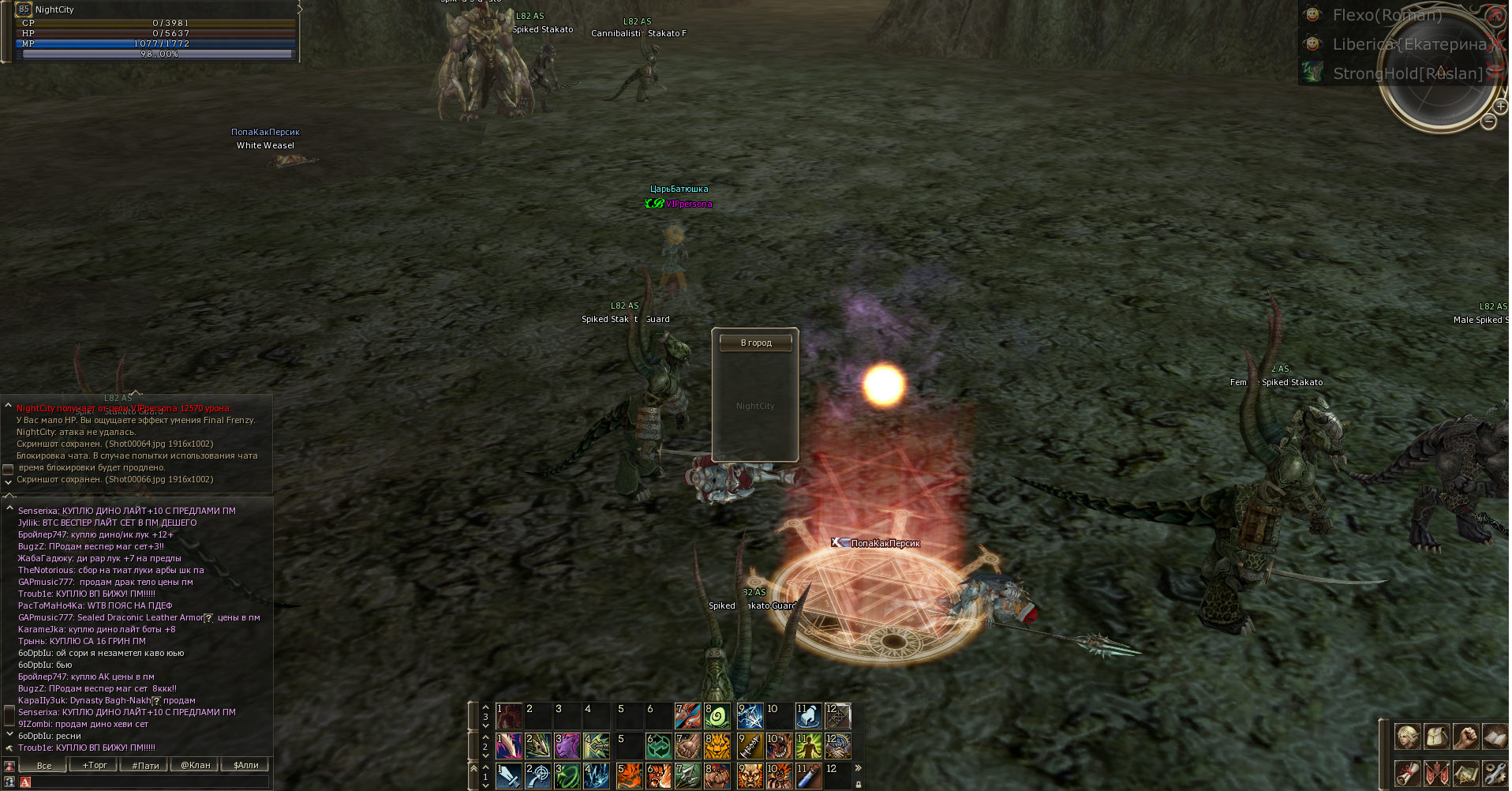Open the inventory backpack icon
1512x791 pixels.
coord(1436,737)
